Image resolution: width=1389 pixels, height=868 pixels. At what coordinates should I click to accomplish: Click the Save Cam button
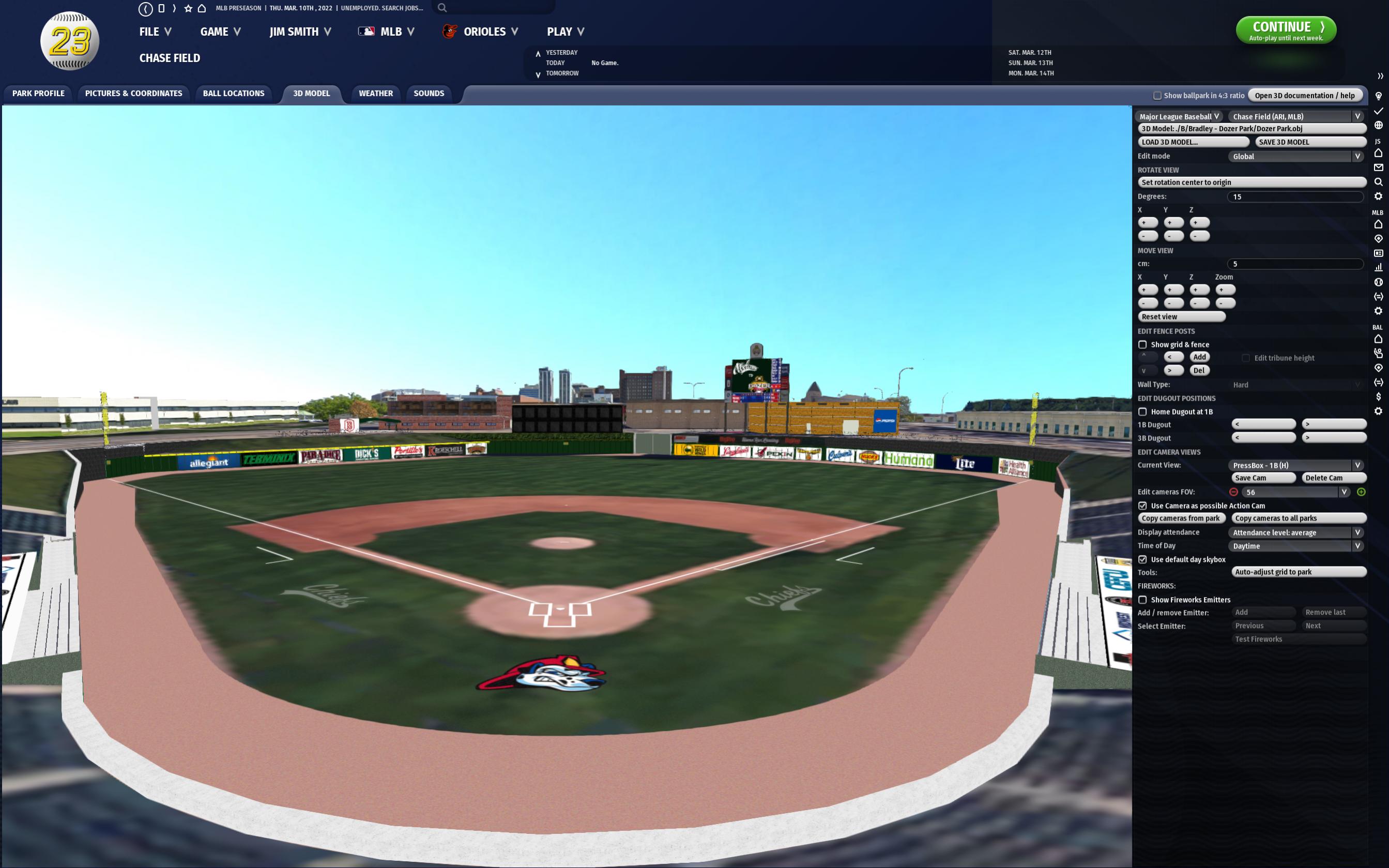(1263, 478)
